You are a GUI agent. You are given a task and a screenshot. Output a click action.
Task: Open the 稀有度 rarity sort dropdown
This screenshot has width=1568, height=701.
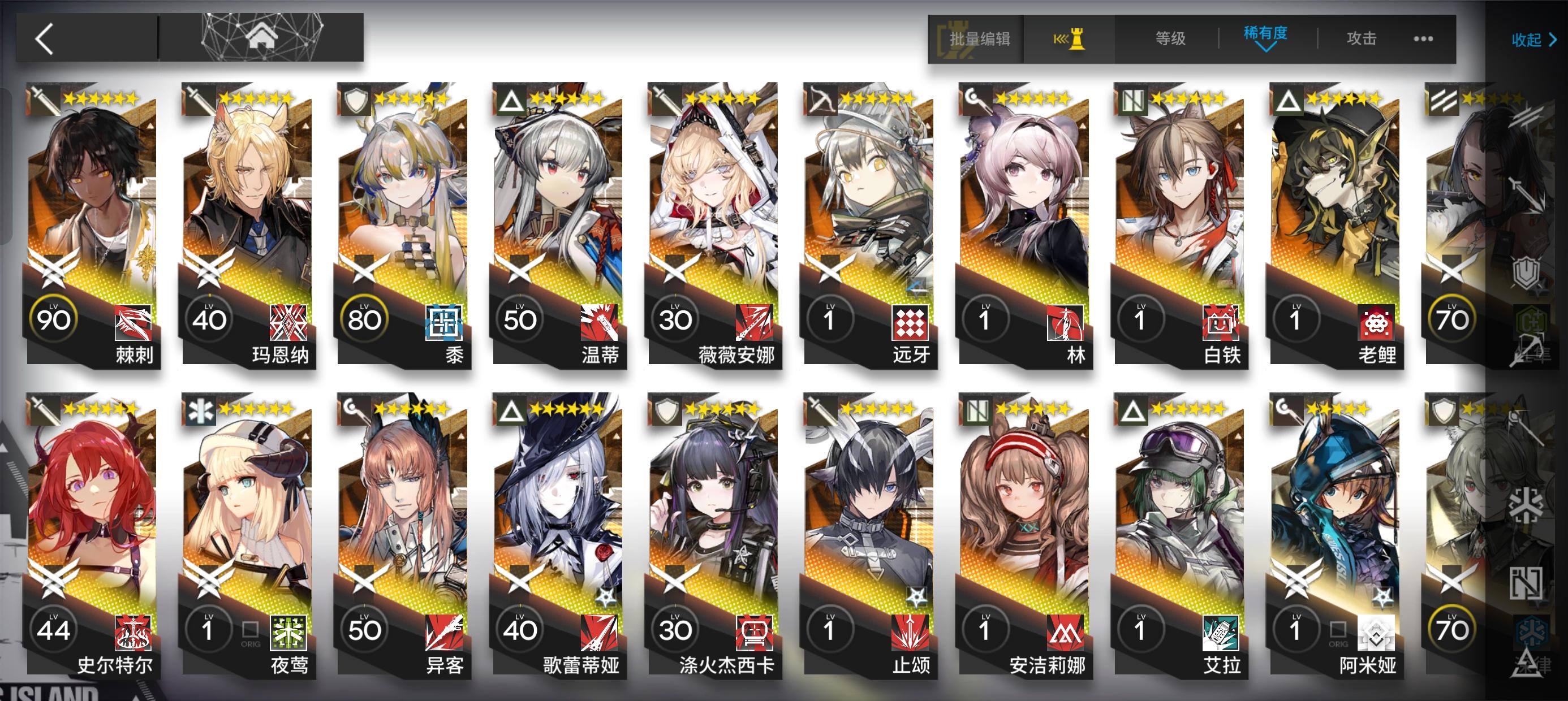1266,38
